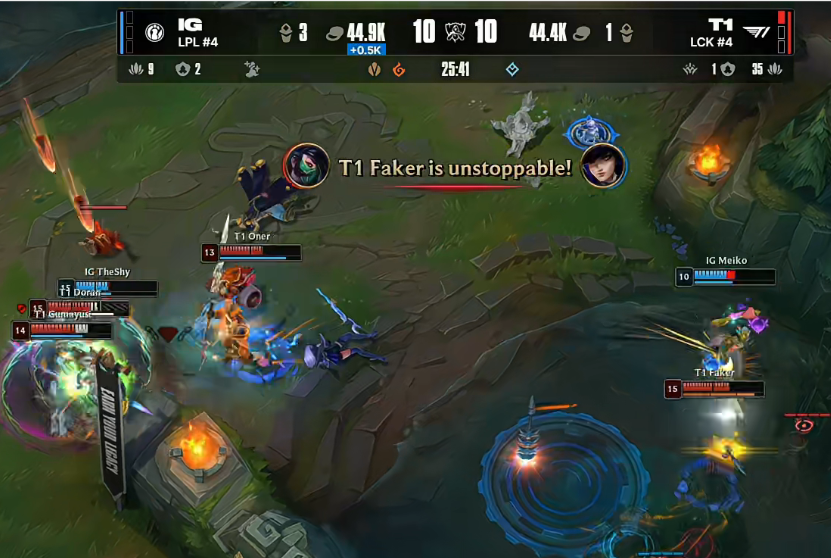Click the blue diamond dragon icon right of the timer
The height and width of the screenshot is (558, 831).
tap(512, 70)
